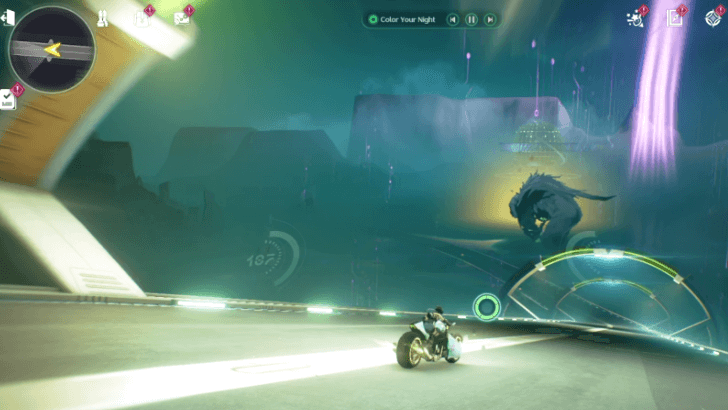Open the mail envelope icon
Image resolution: width=728 pixels, height=410 pixels.
181,18
